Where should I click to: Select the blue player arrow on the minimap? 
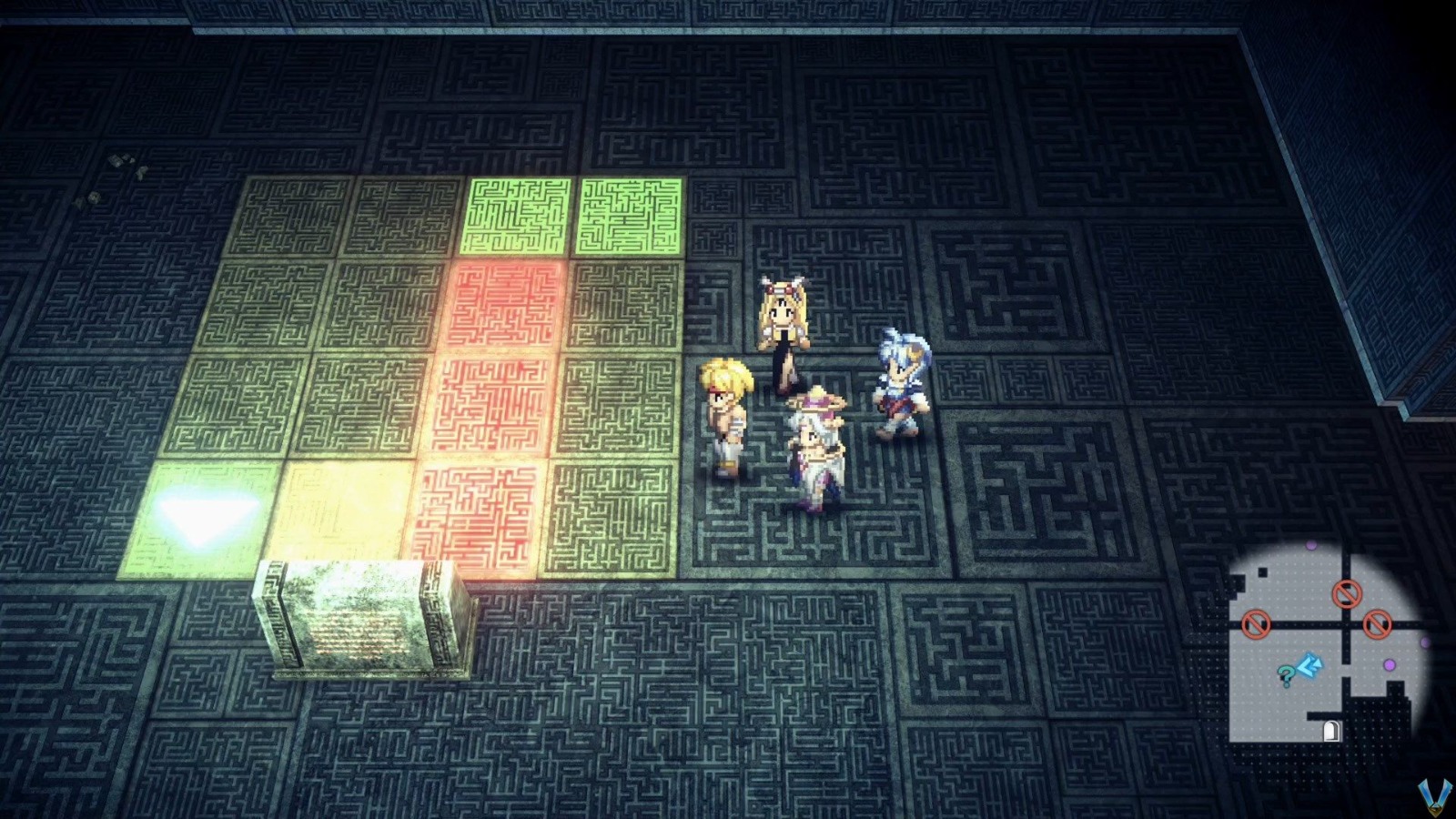1310,664
